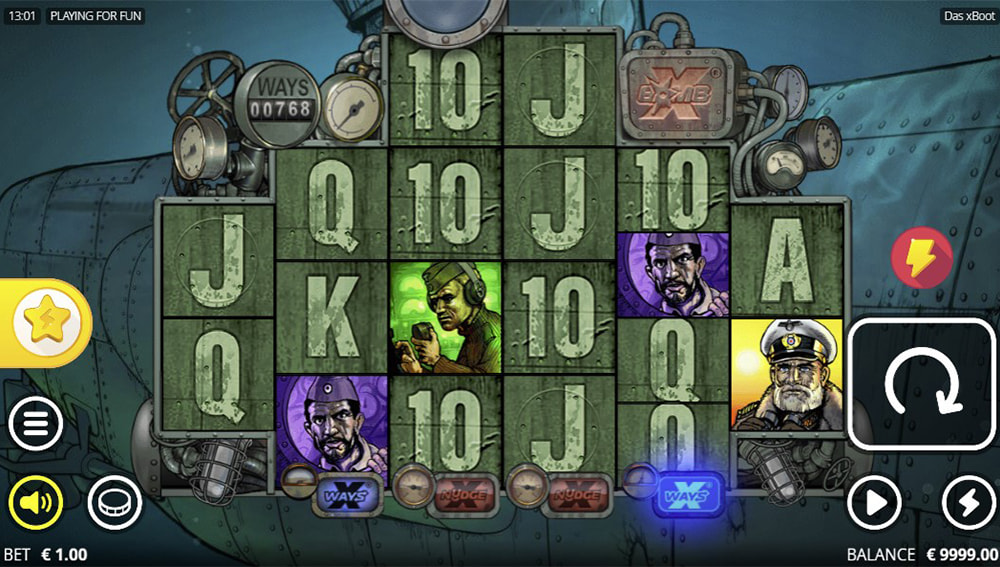Open the yellow star bonus feature tab

[x=45, y=322]
